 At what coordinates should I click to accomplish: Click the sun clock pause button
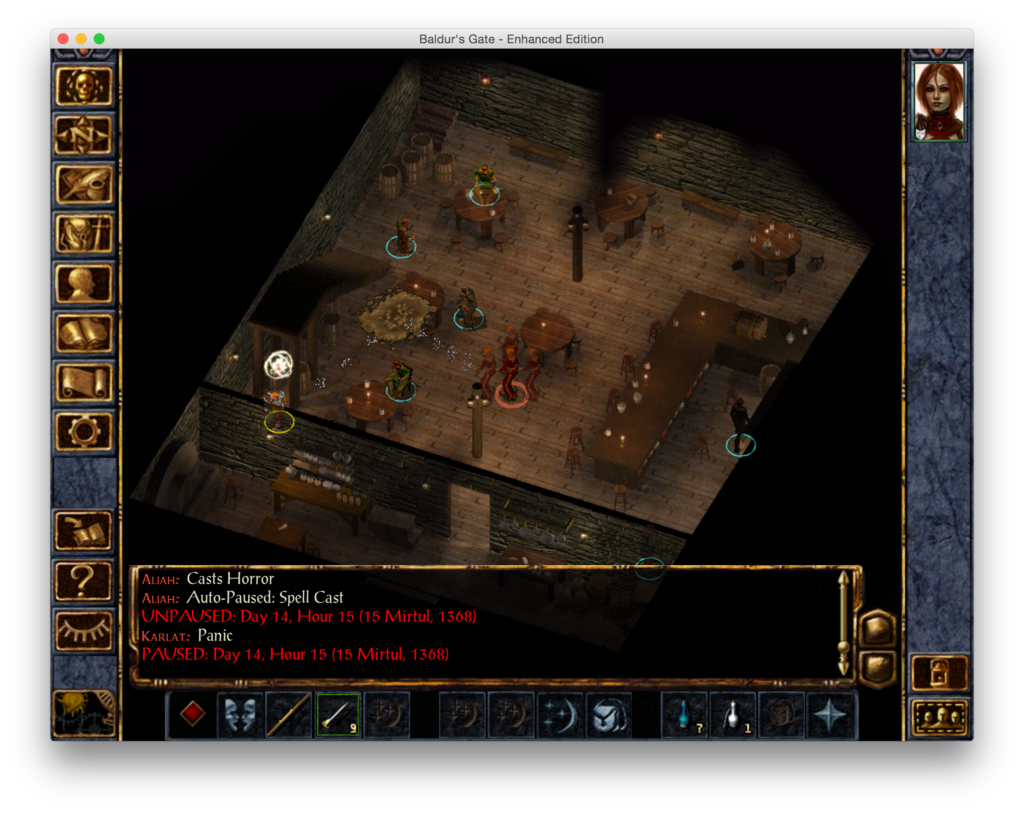tap(84, 713)
